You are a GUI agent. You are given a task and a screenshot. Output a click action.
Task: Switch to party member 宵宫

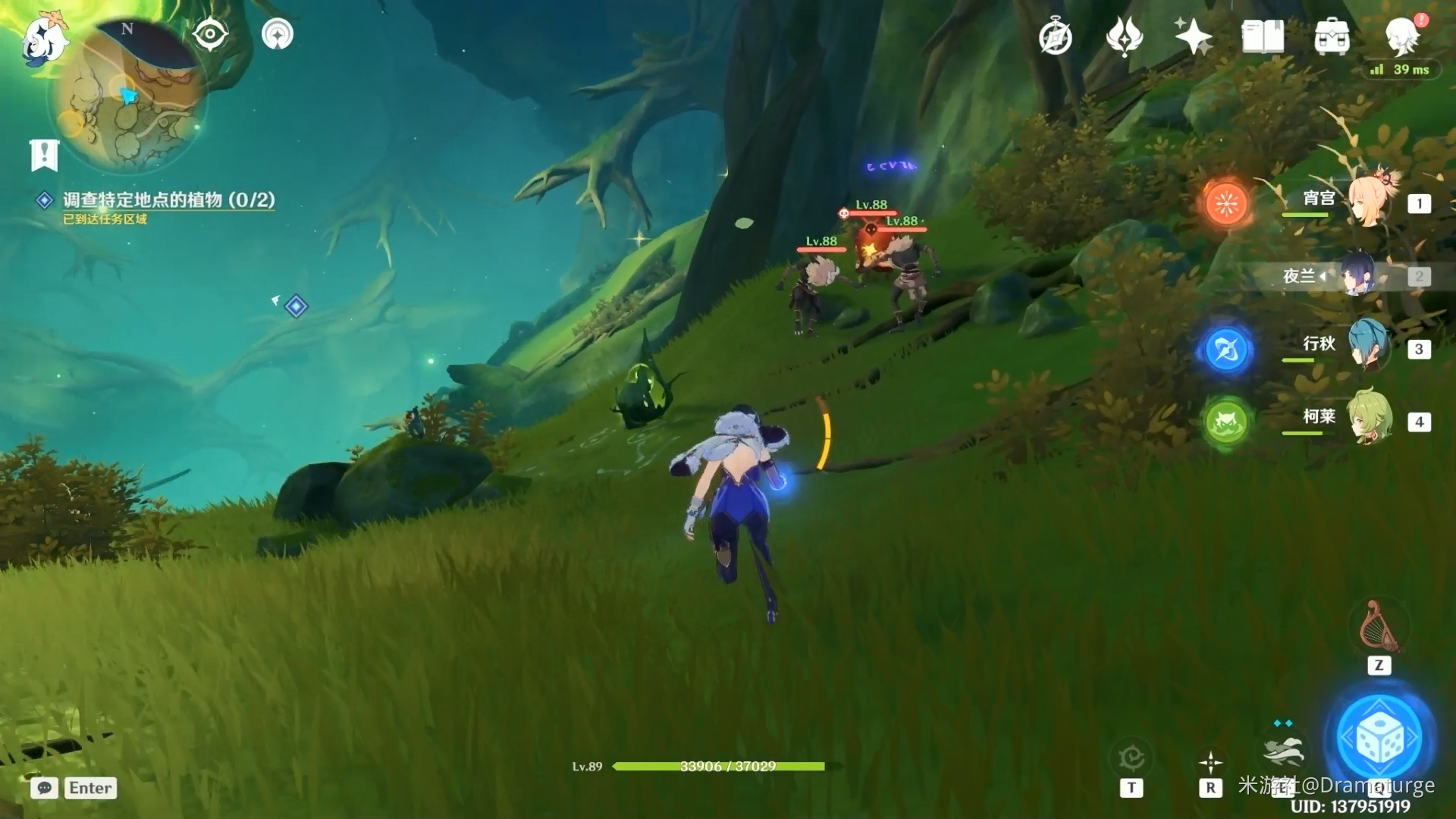tap(1369, 201)
